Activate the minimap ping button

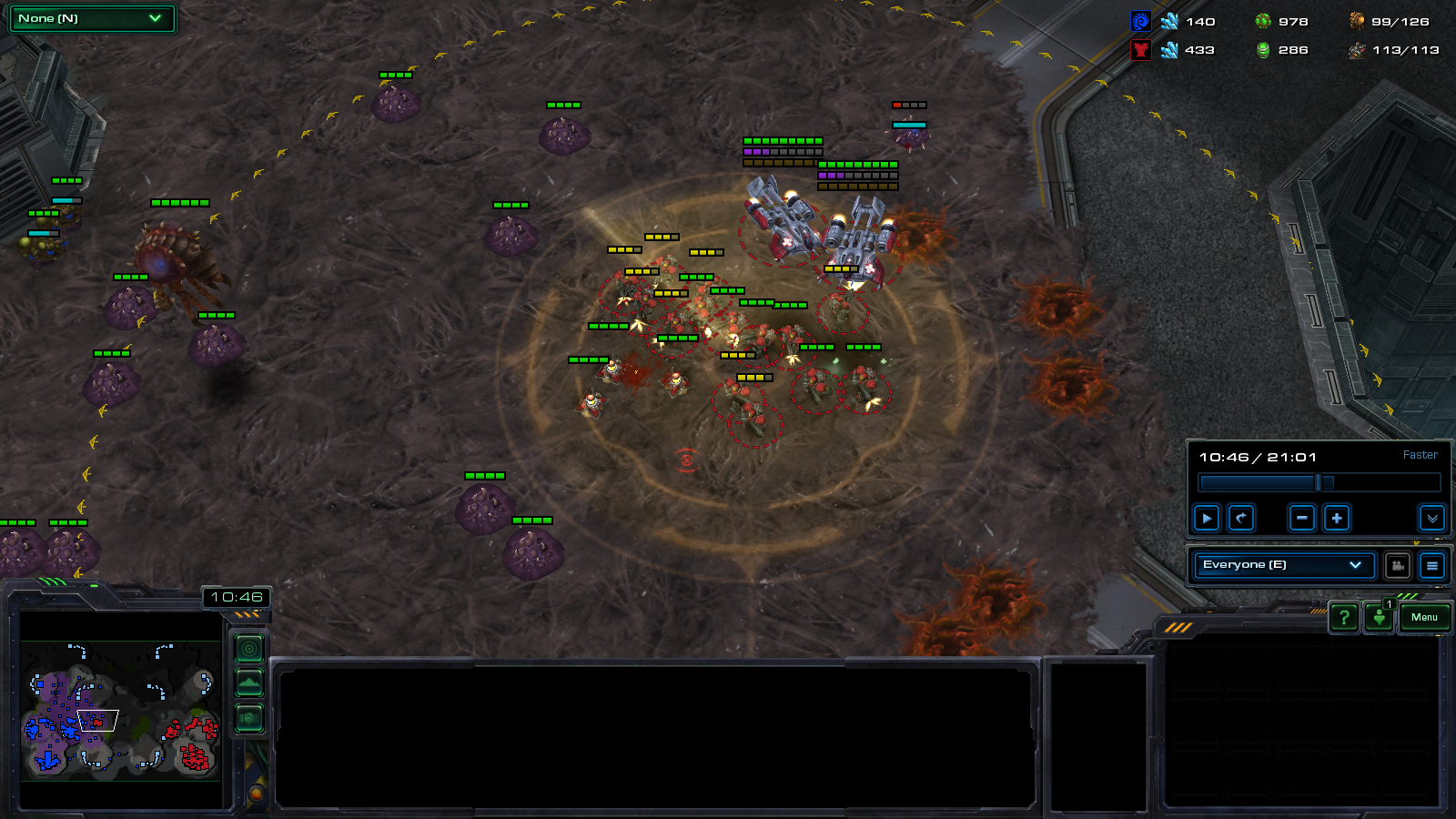249,649
